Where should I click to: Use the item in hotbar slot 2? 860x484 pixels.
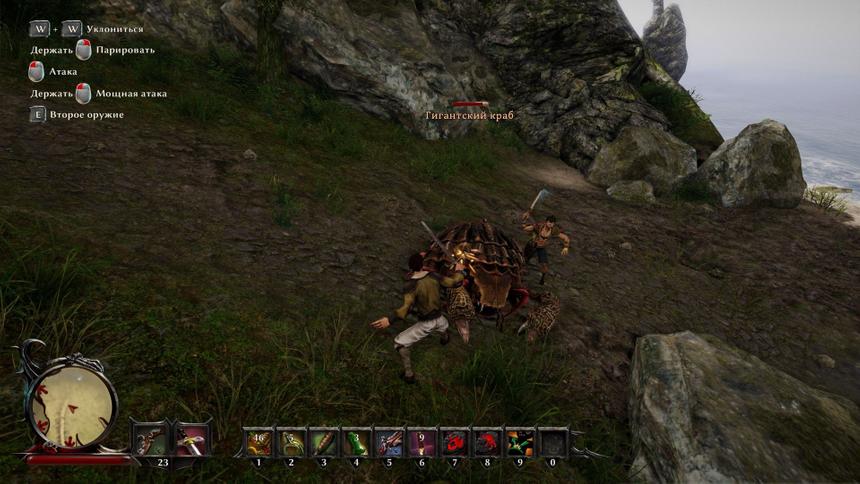291,441
